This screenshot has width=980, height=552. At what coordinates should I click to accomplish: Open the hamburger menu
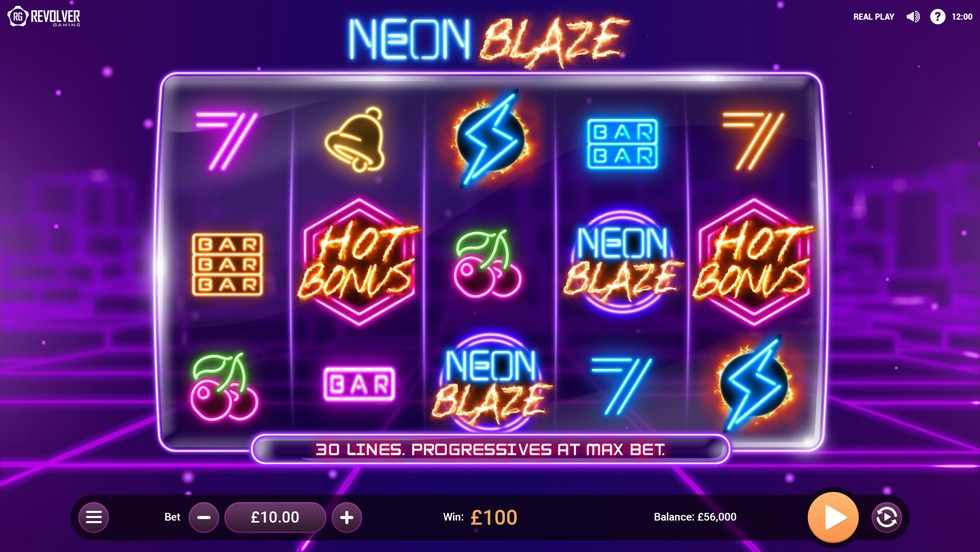[x=94, y=517]
